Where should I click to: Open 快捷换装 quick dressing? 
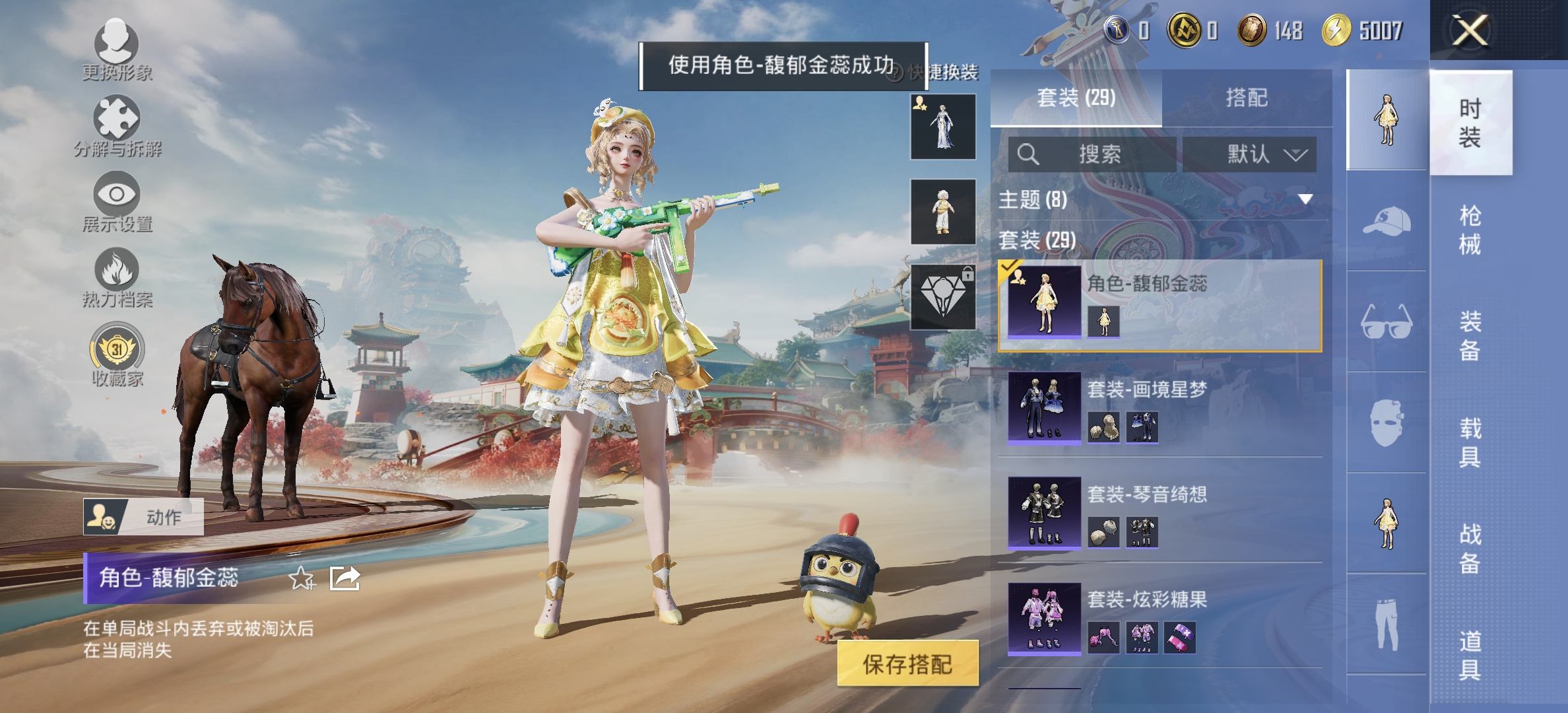pos(942,74)
